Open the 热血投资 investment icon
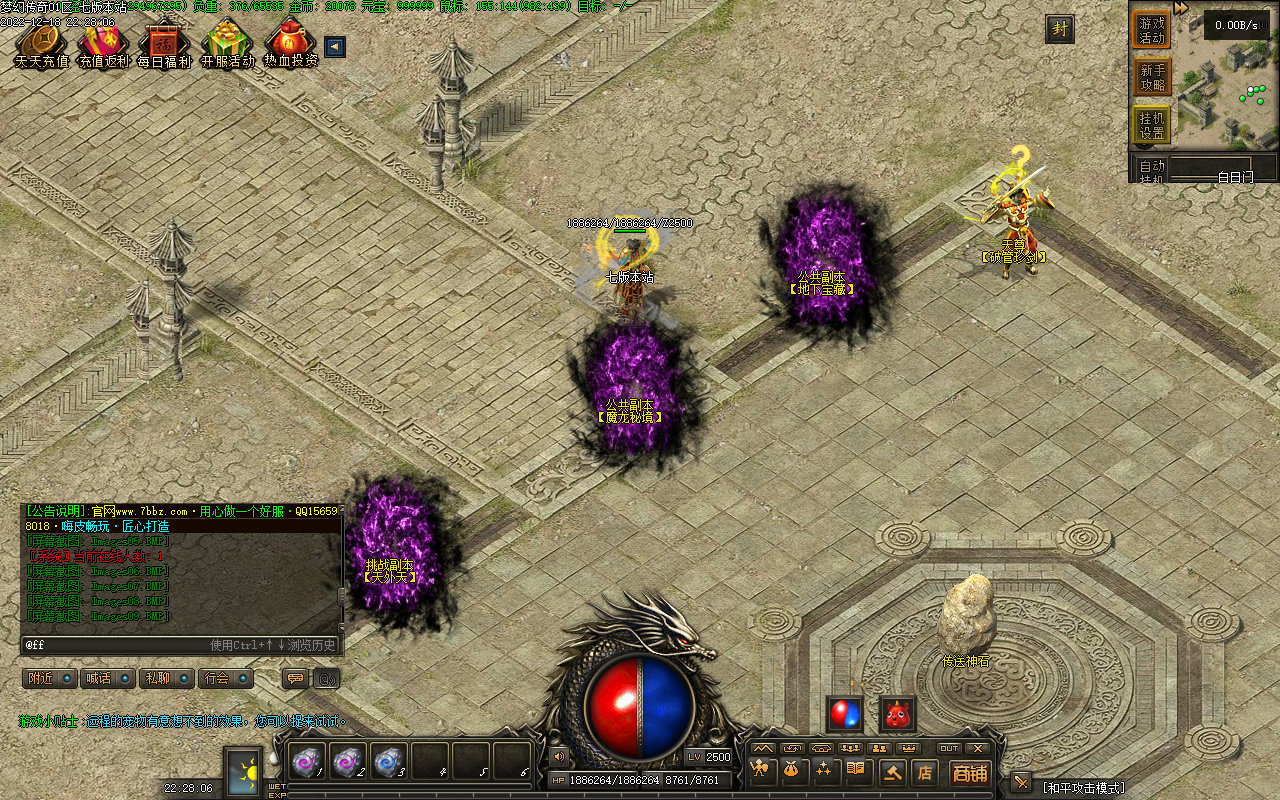The image size is (1280, 800). pyautogui.click(x=290, y=44)
